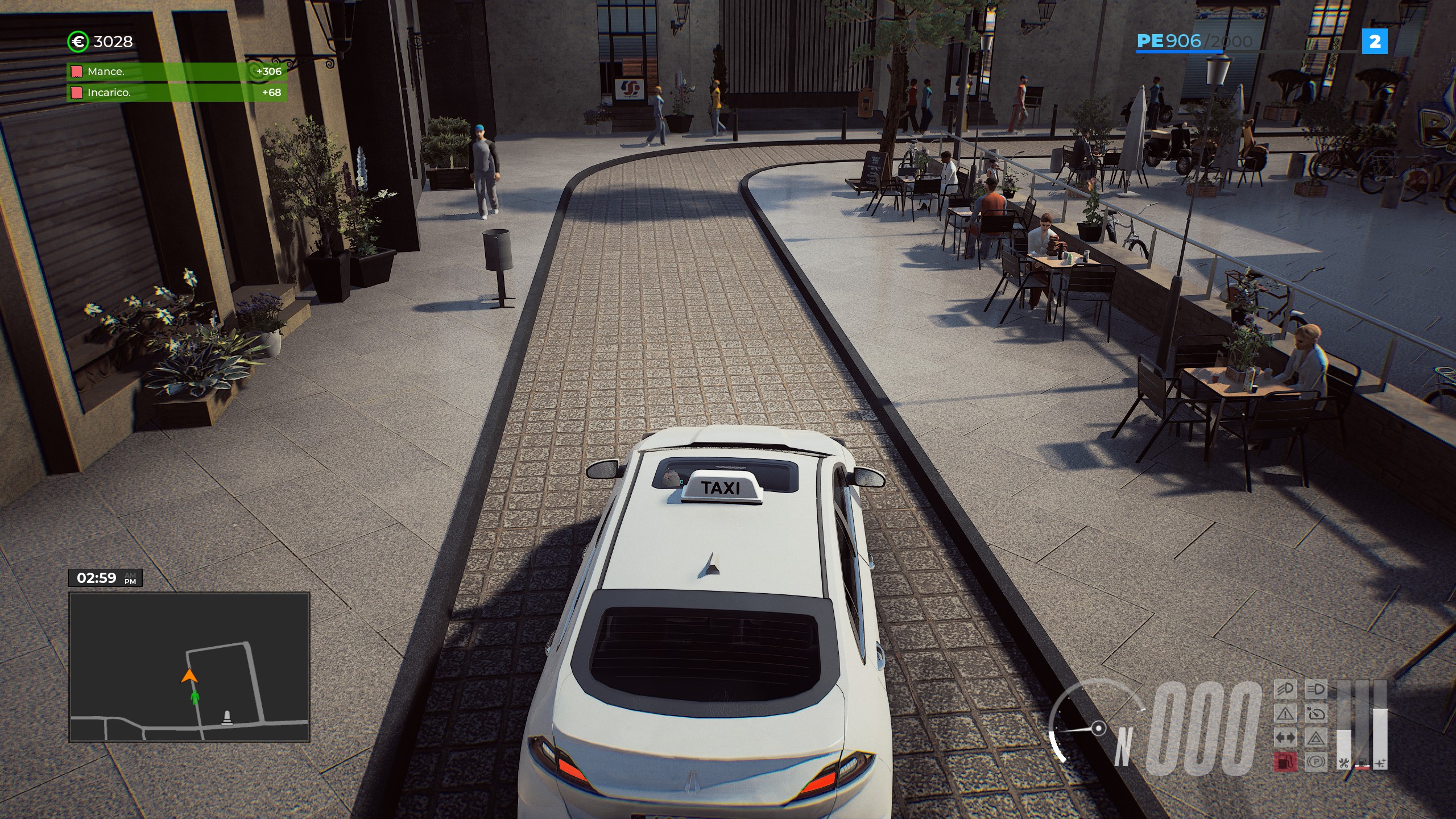Click the euro money icon

click(x=78, y=42)
